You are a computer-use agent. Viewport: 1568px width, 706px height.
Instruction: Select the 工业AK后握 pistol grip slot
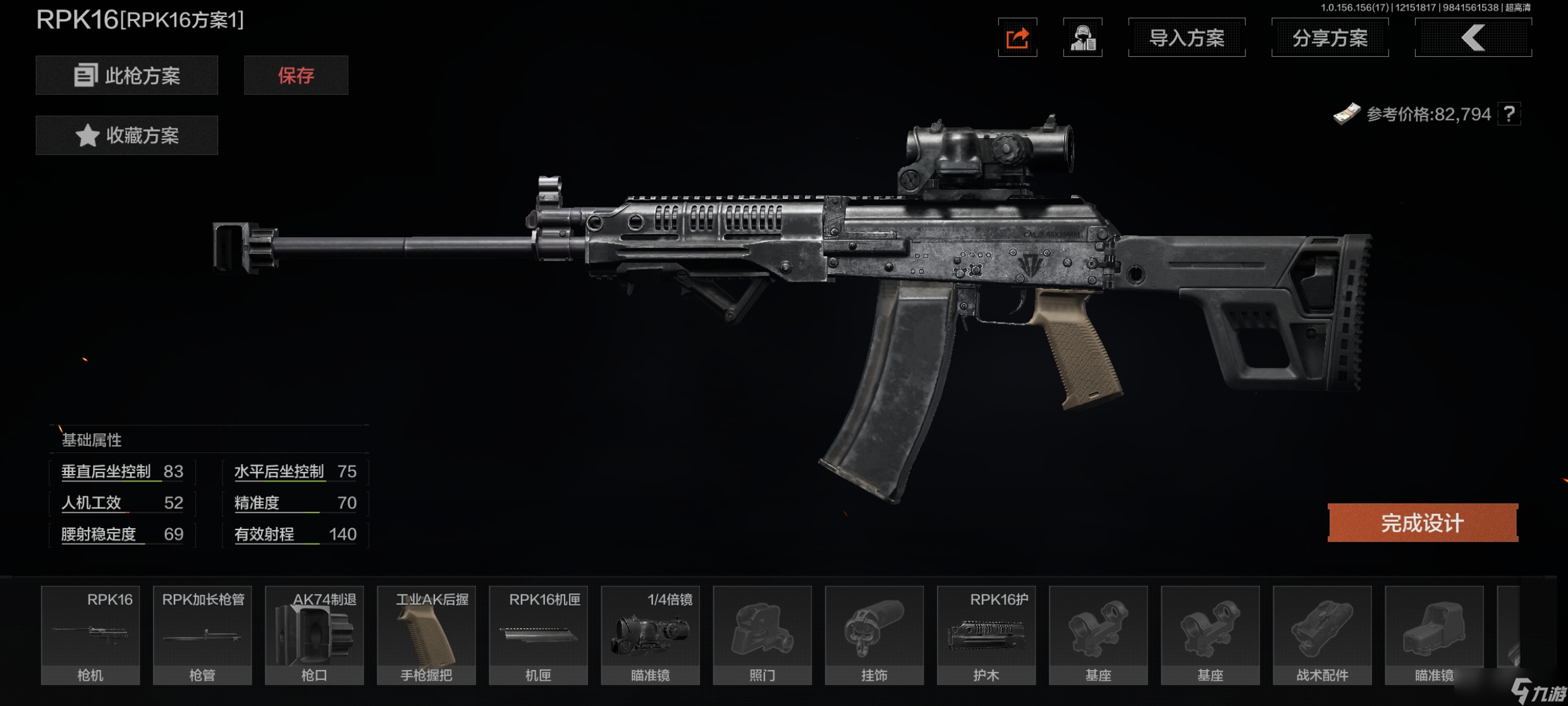pyautogui.click(x=426, y=635)
